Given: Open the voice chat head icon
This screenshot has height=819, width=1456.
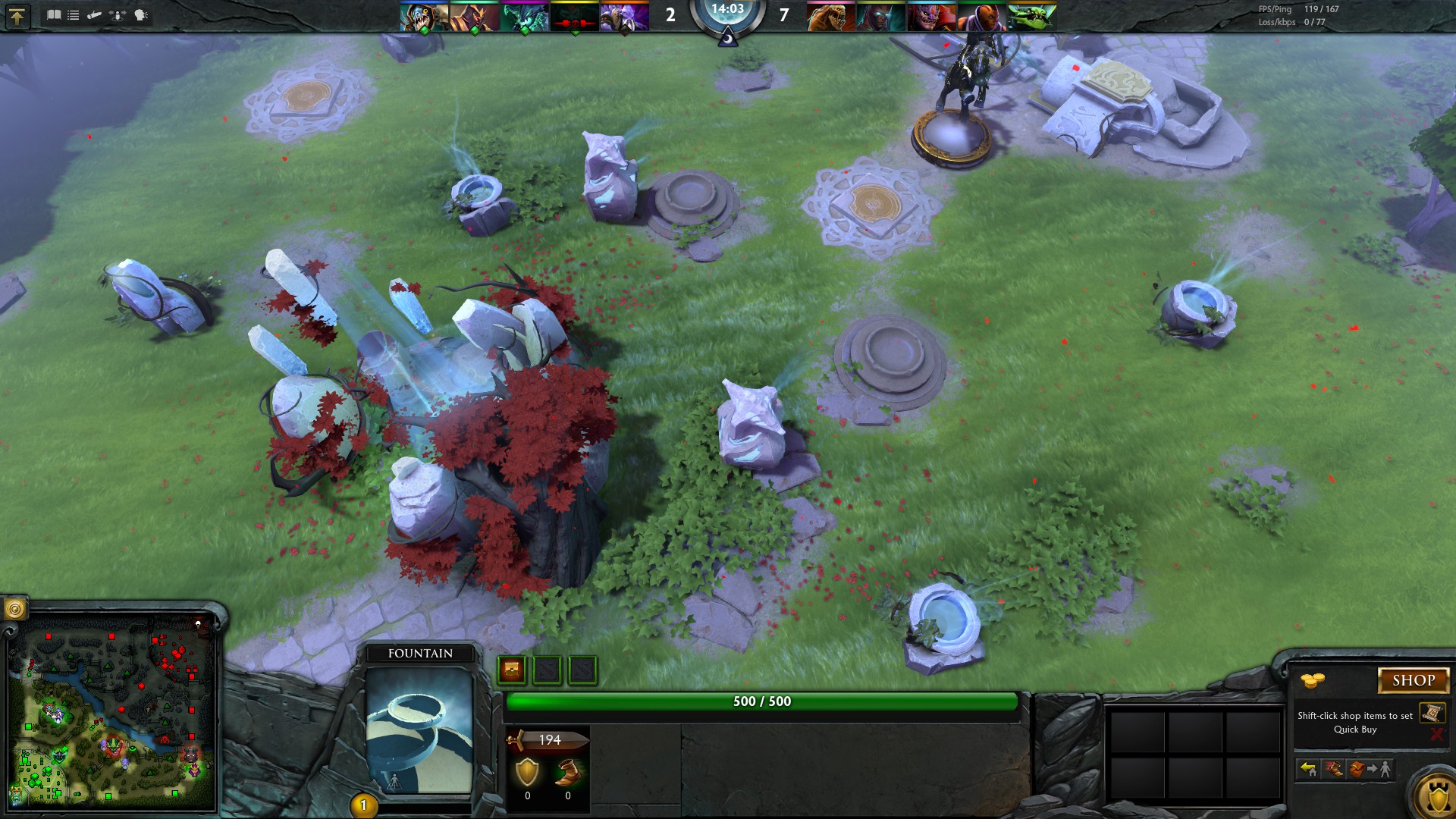Looking at the screenshot, I should [x=141, y=15].
